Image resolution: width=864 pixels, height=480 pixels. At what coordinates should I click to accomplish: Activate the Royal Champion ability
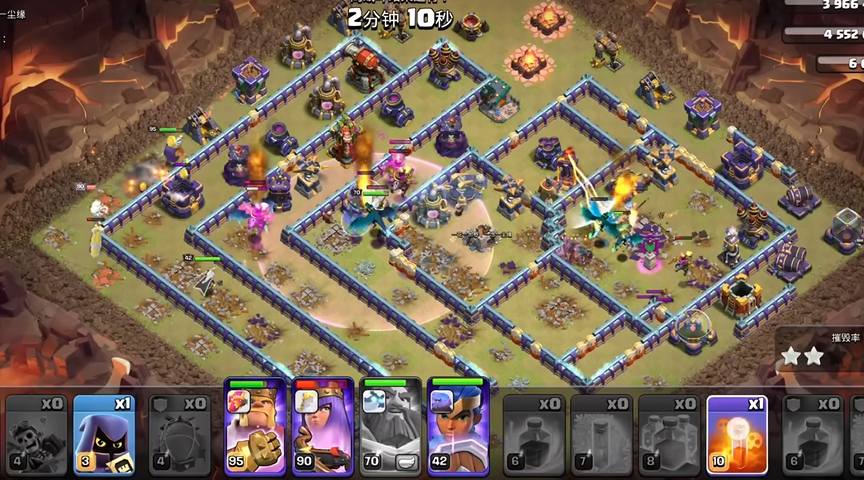pyautogui.click(x=458, y=425)
